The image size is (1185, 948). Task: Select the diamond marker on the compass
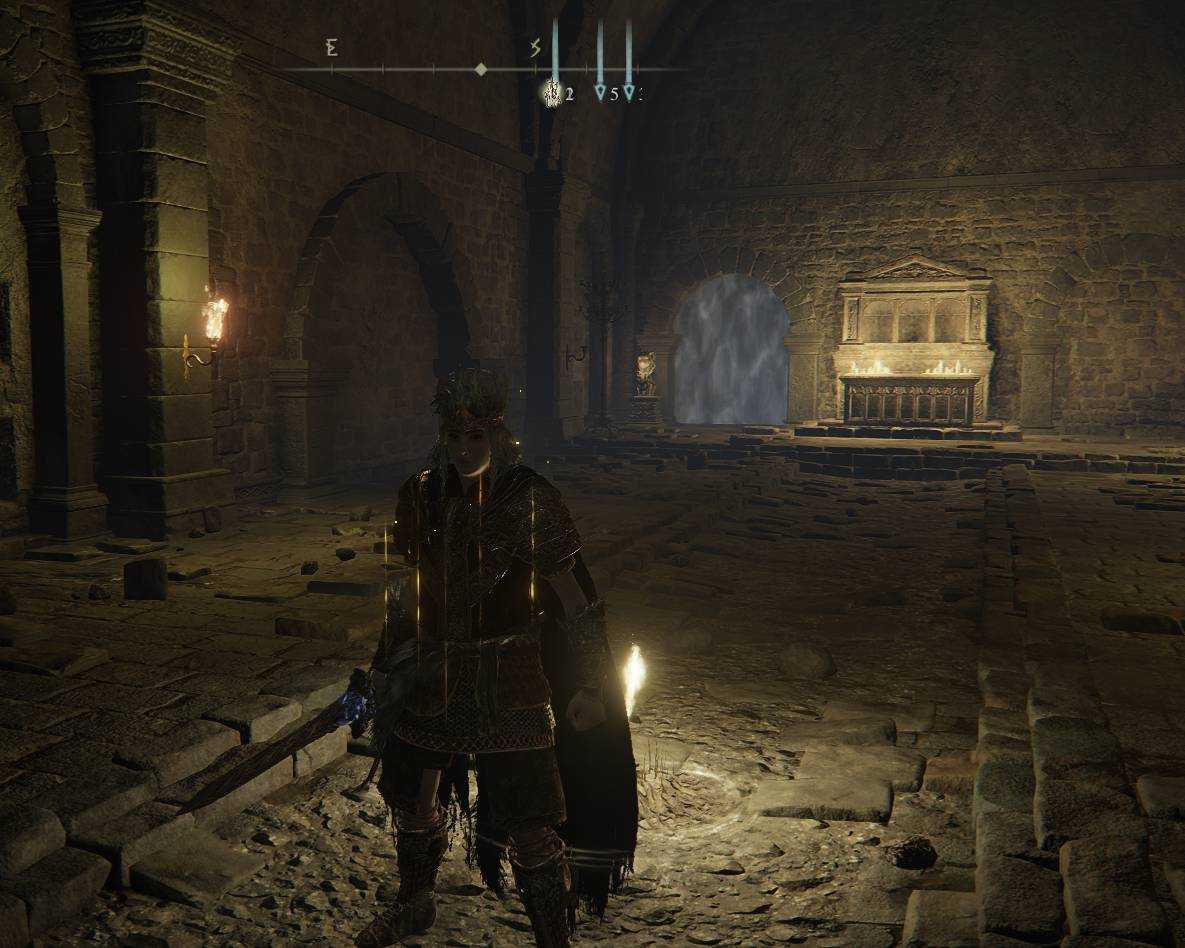pyautogui.click(x=481, y=69)
